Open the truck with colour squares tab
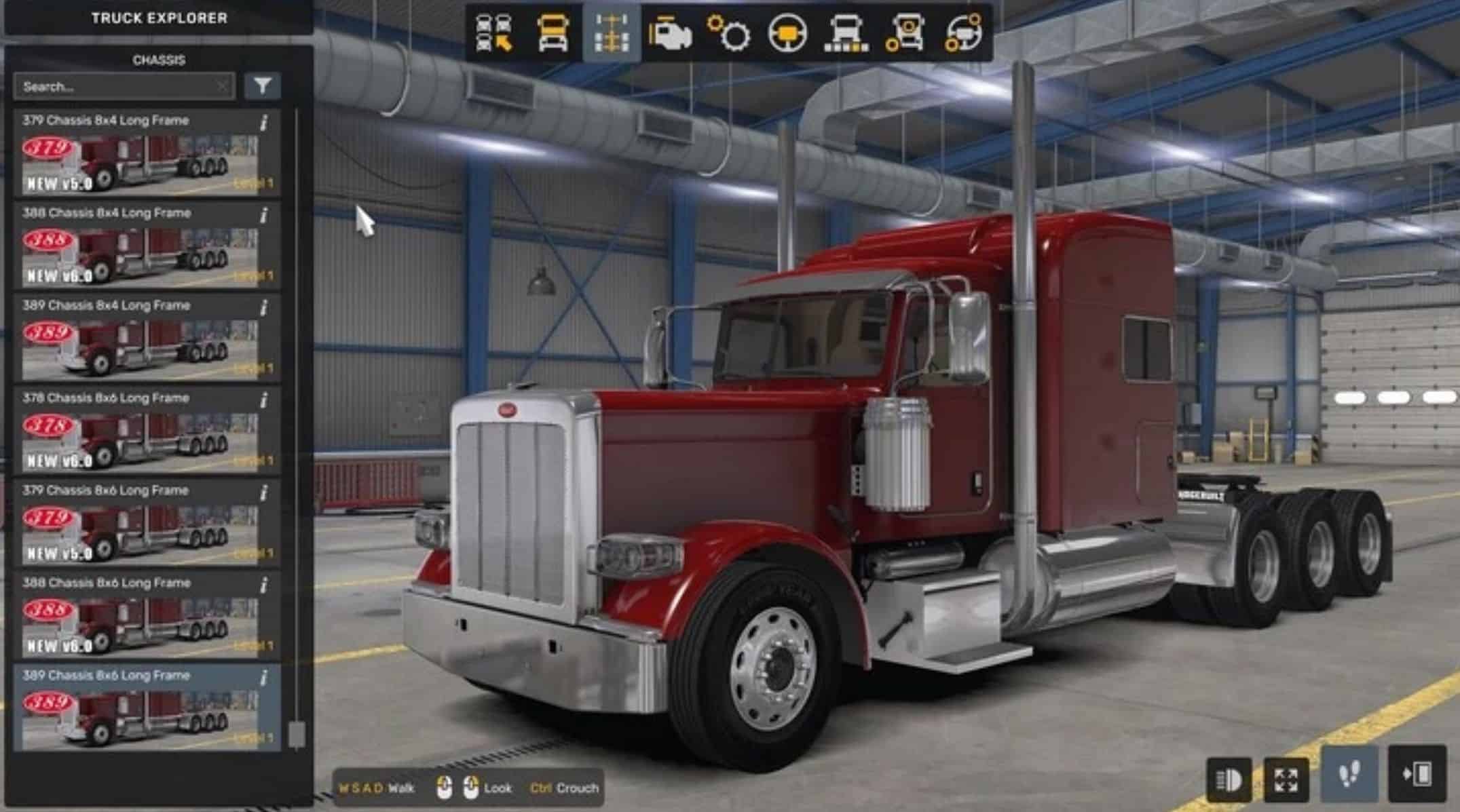Screen dimensions: 1460x812 tap(846, 33)
